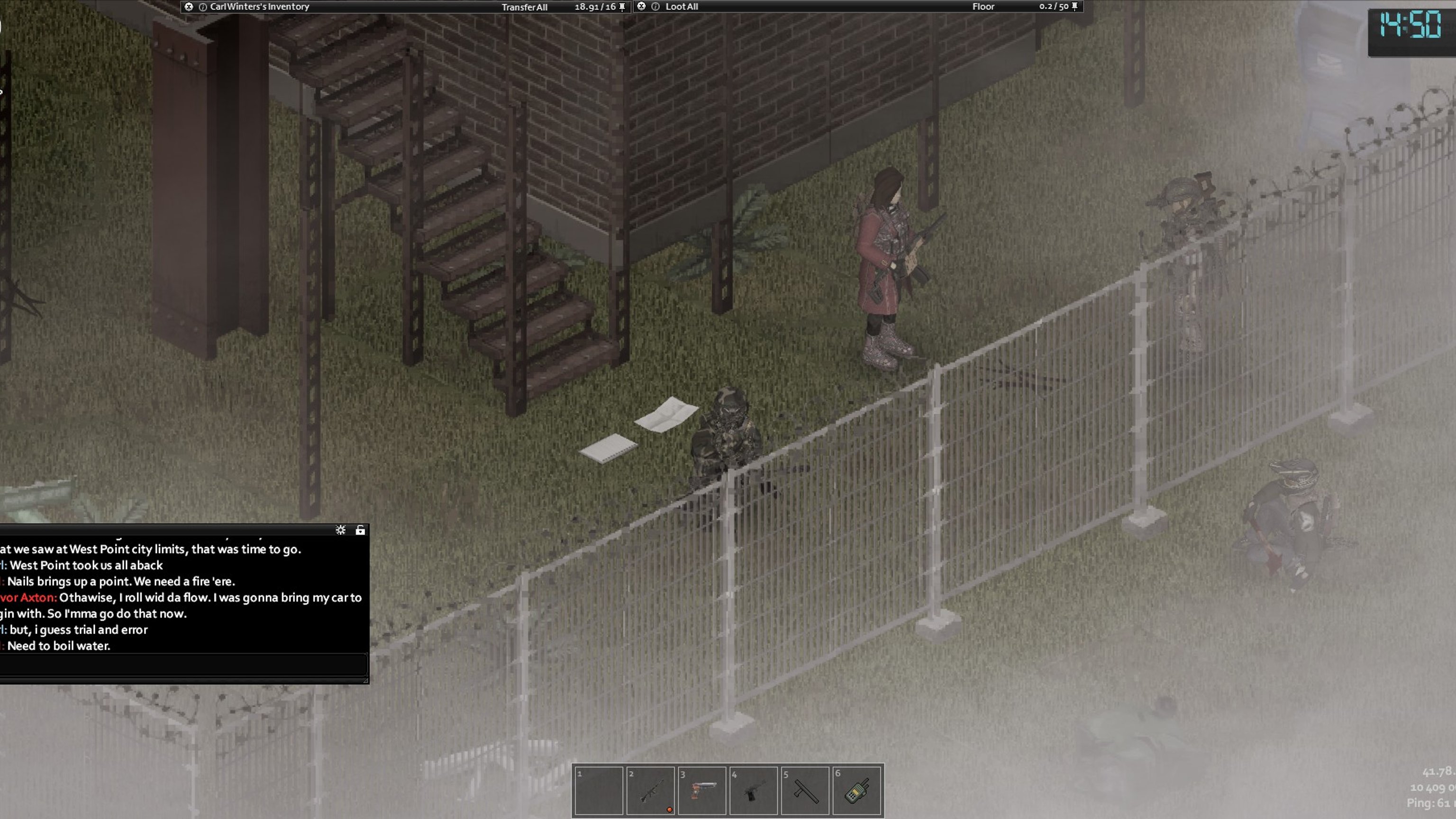Choose the black handgun in slot 4
This screenshot has width=1456, height=819.
pyautogui.click(x=754, y=791)
